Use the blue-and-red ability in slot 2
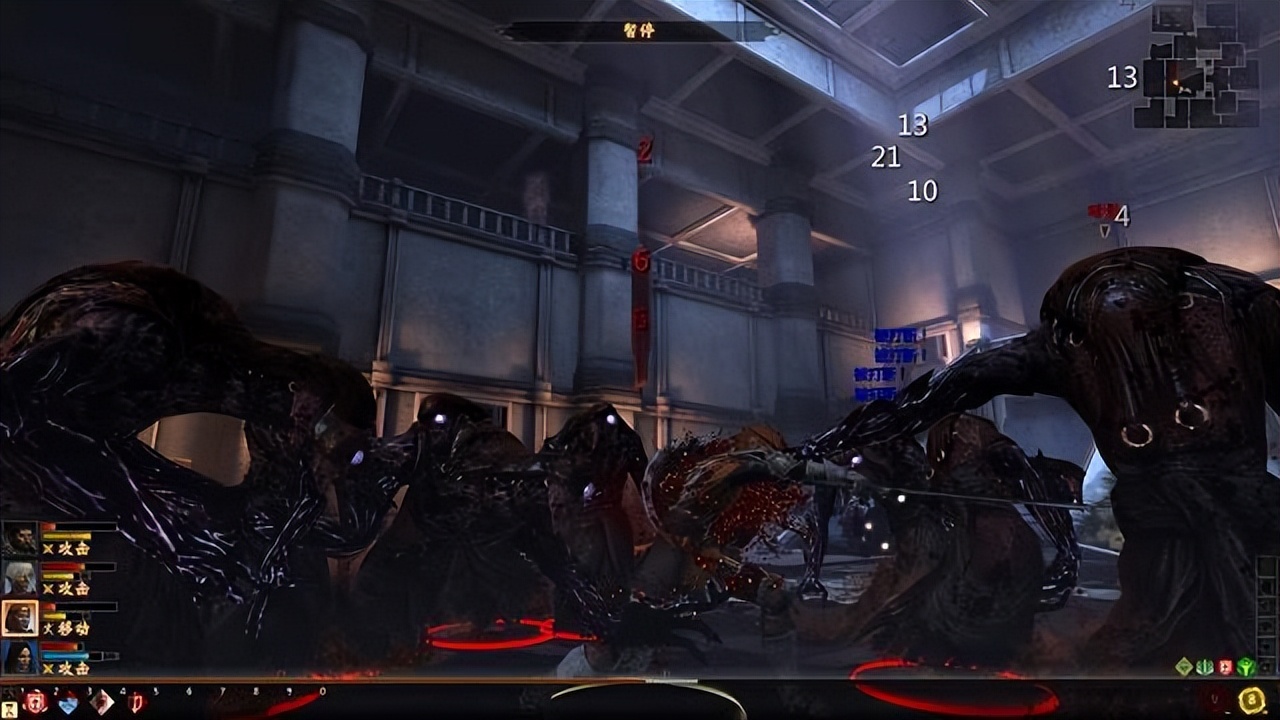 click(68, 703)
